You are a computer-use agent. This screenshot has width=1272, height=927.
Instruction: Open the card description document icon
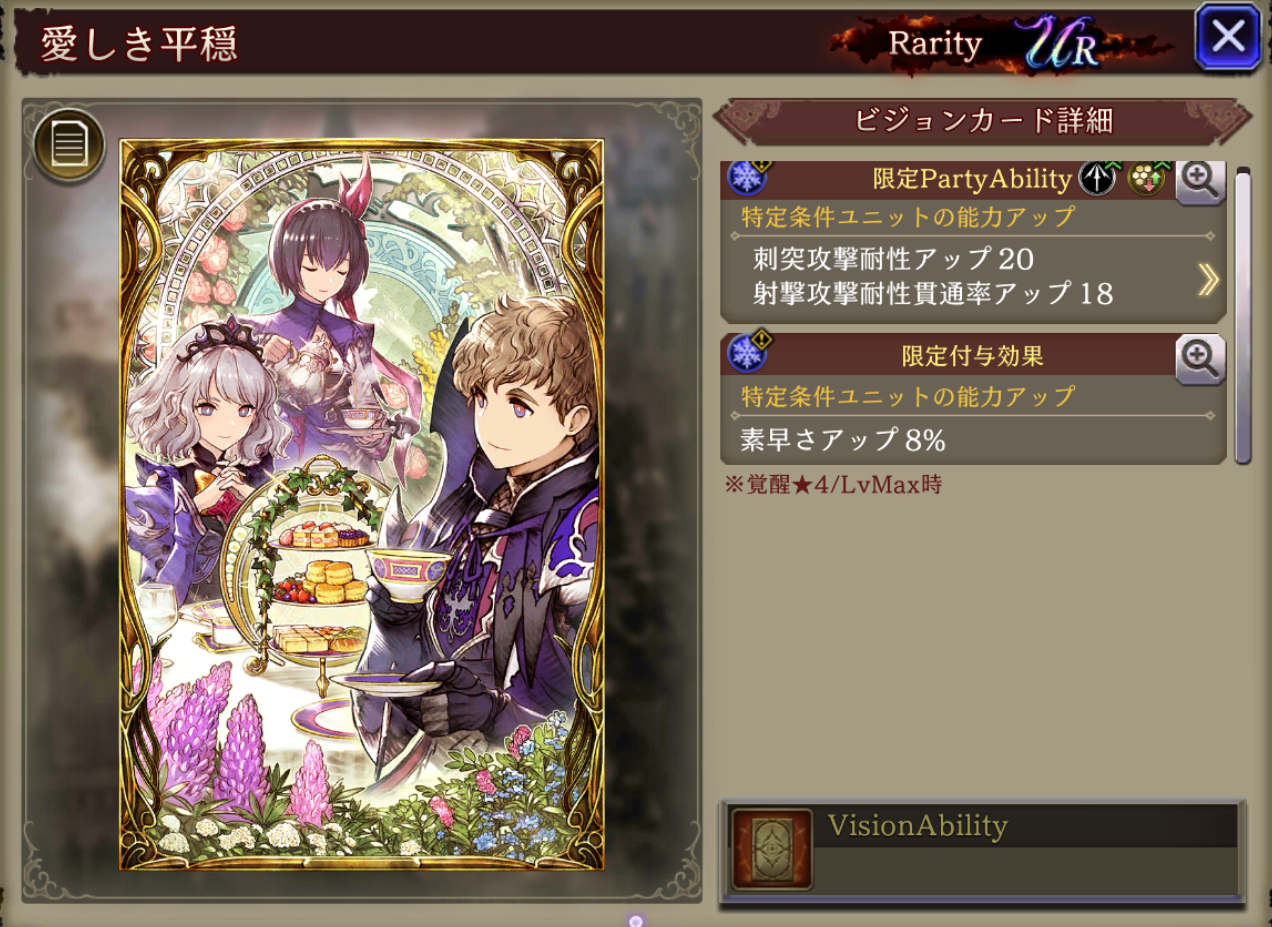click(x=69, y=145)
